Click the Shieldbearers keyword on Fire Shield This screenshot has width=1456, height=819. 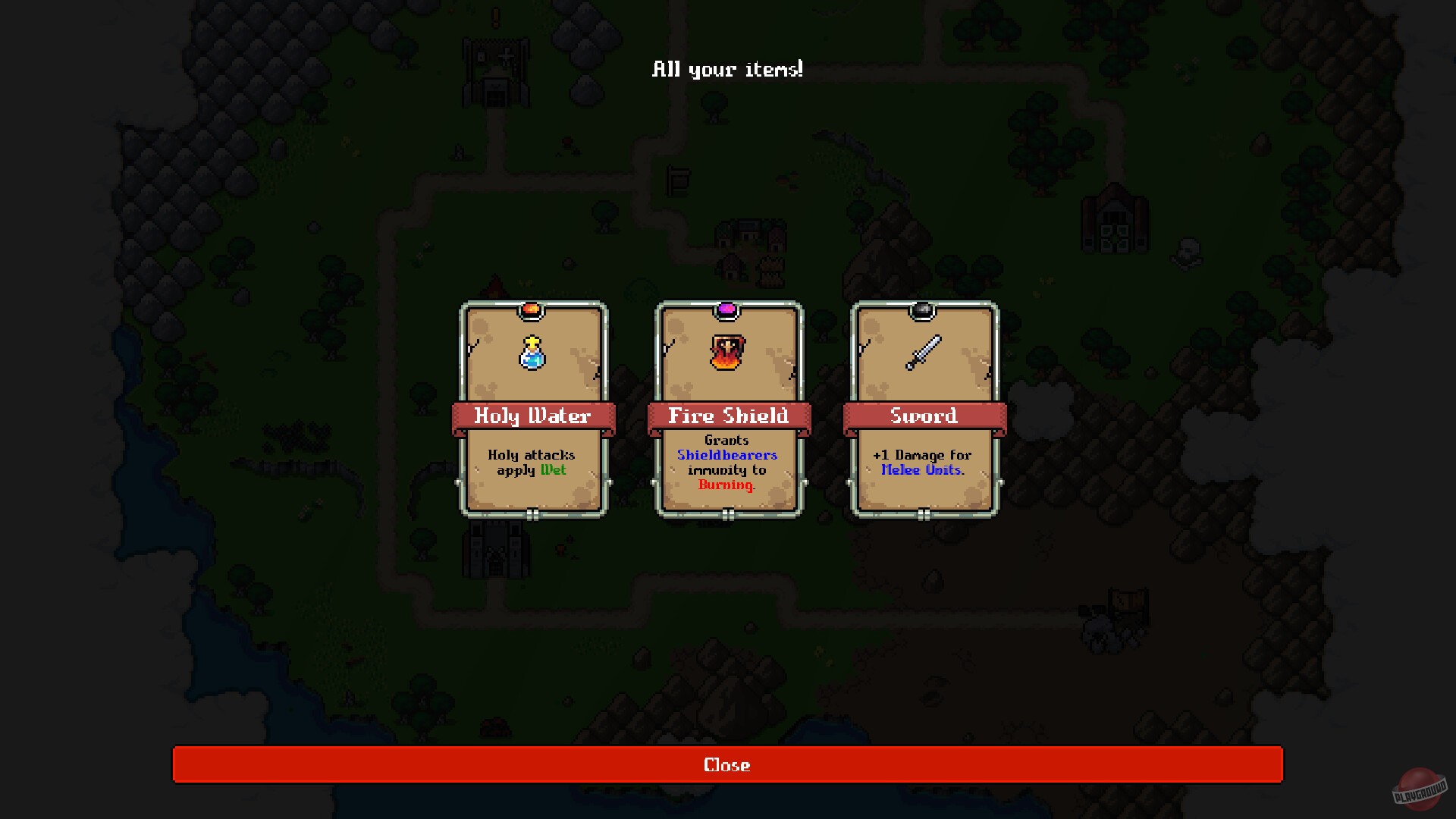tap(727, 455)
